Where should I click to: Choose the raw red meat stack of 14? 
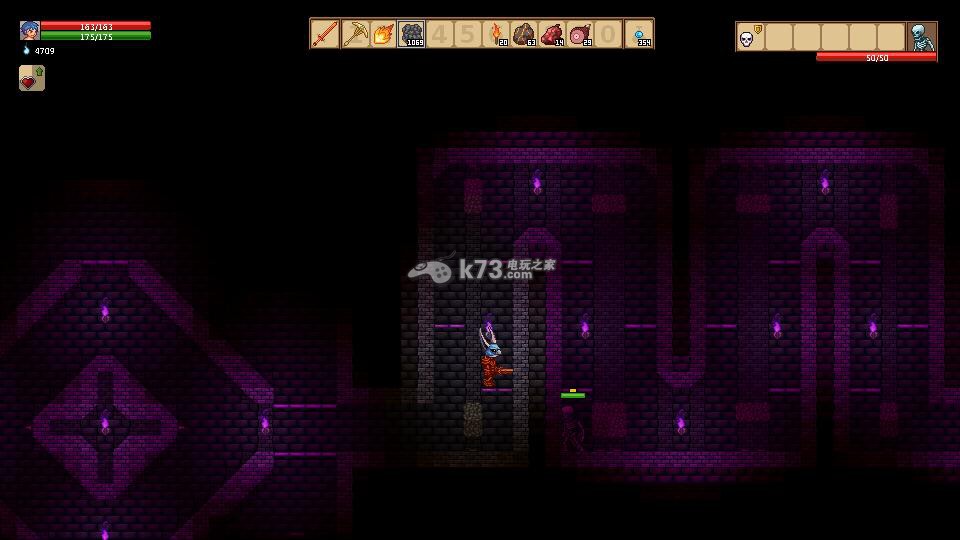point(553,34)
